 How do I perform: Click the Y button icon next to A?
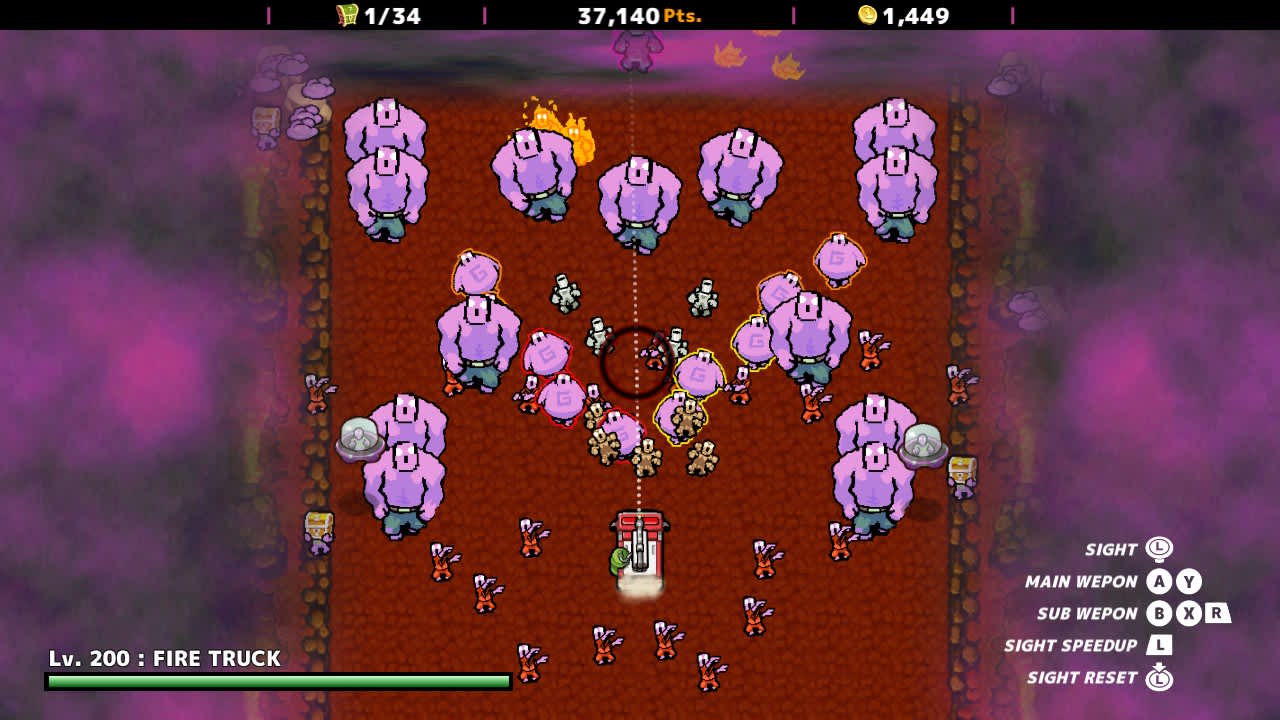(1189, 580)
